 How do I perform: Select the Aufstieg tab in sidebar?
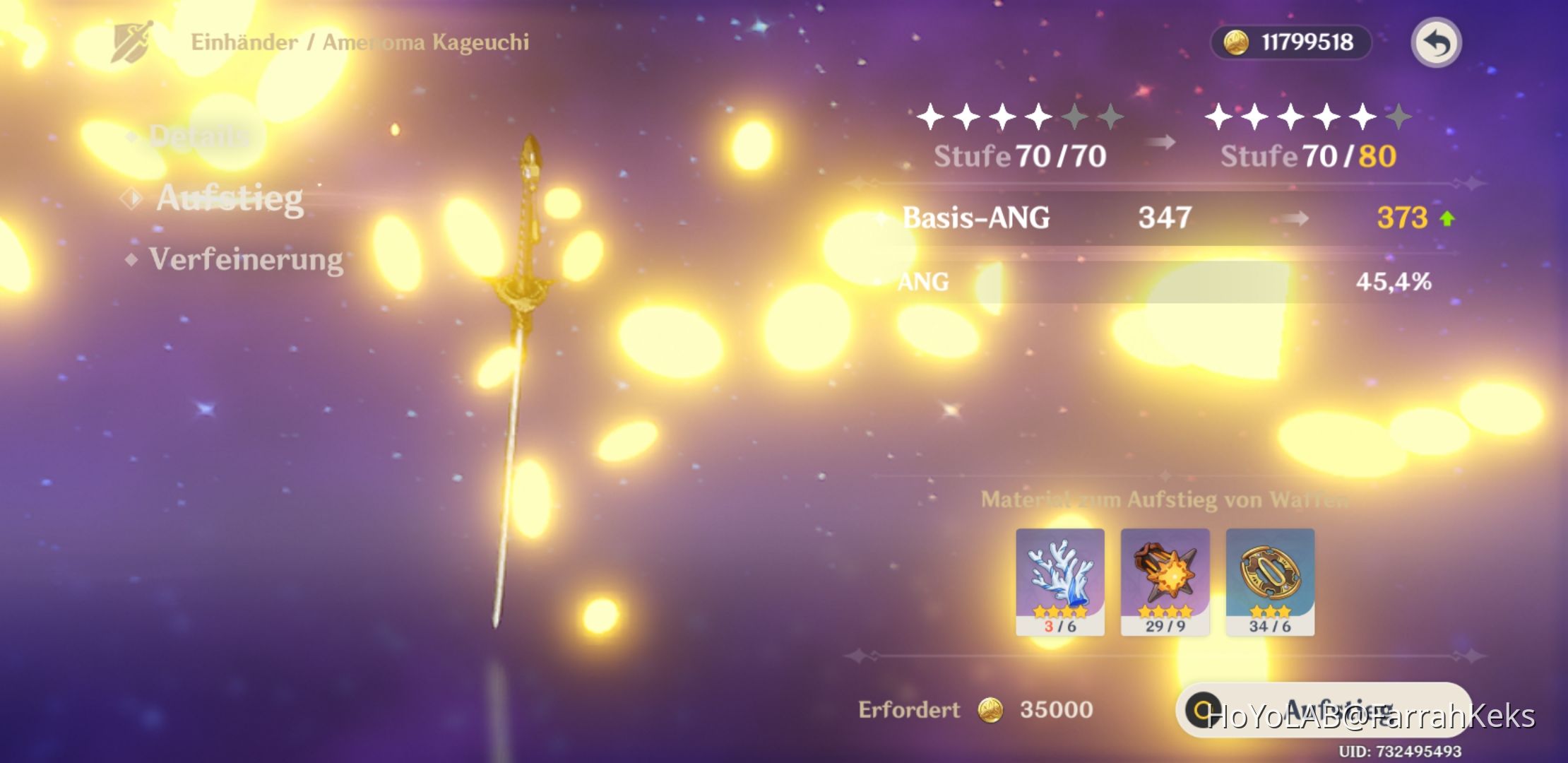[230, 201]
